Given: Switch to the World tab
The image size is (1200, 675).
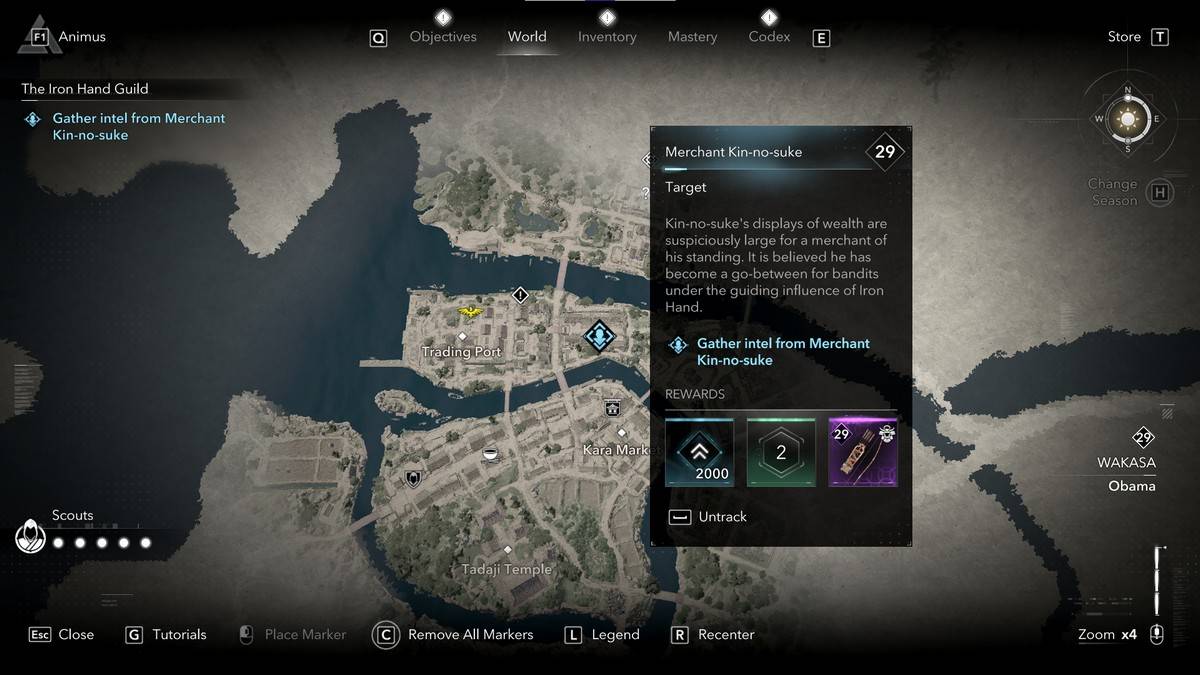Looking at the screenshot, I should click(527, 37).
